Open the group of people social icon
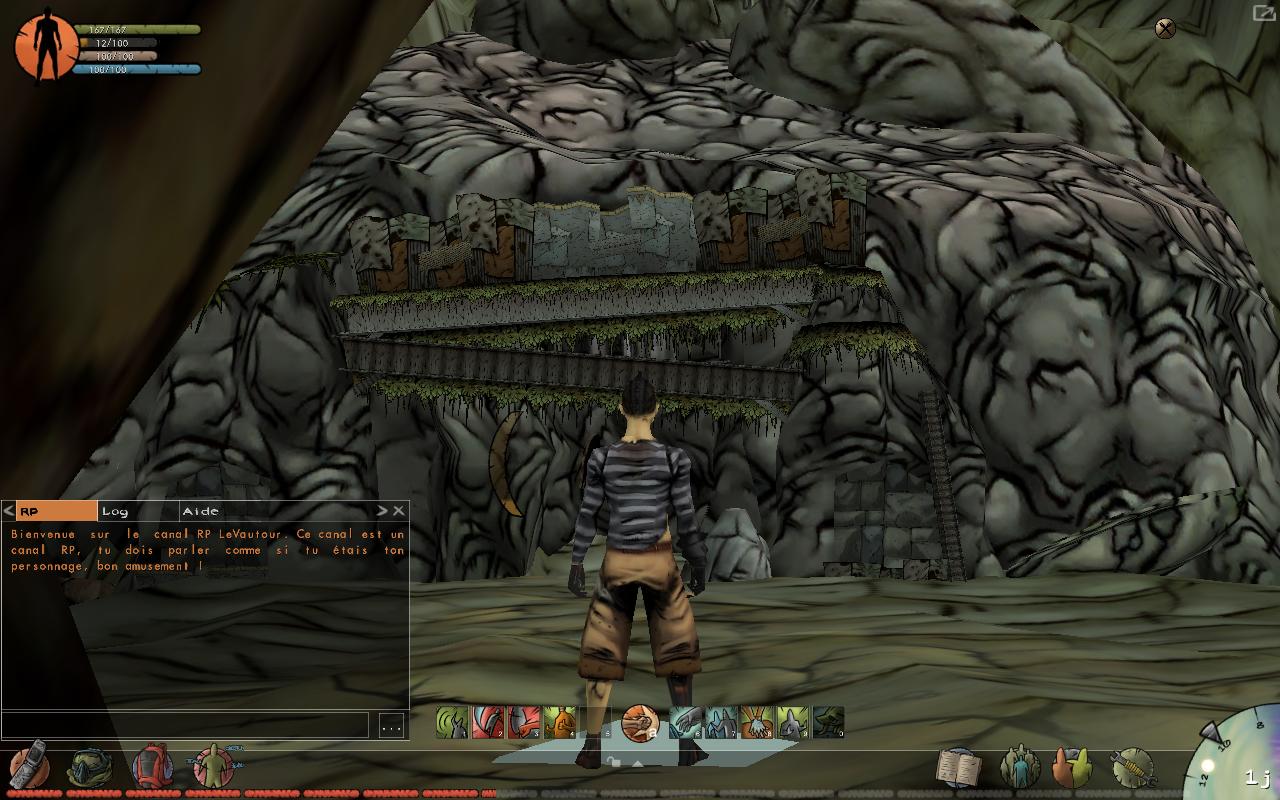 tap(1020, 767)
